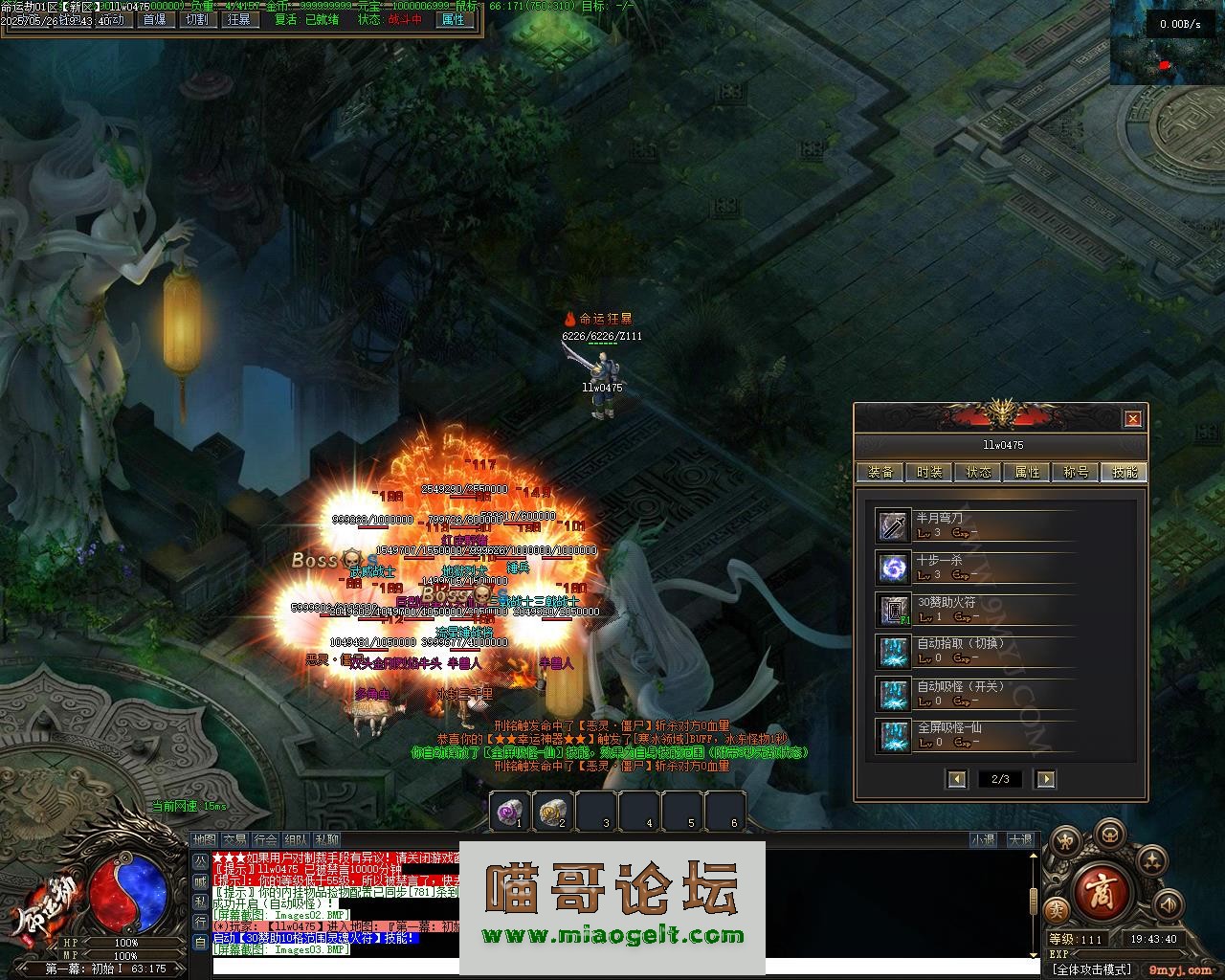The width and height of the screenshot is (1225, 980).
Task: Go to next skill page
Action: coord(1045,779)
